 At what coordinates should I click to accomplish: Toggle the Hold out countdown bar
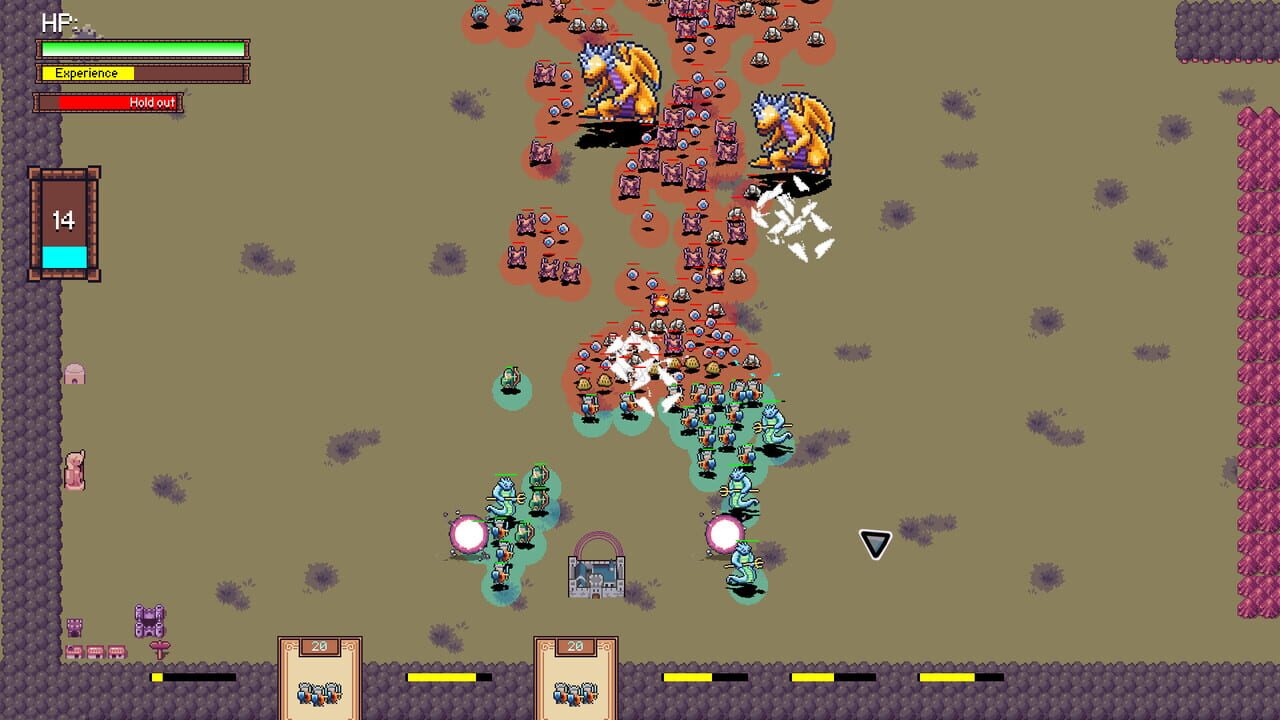coord(110,100)
